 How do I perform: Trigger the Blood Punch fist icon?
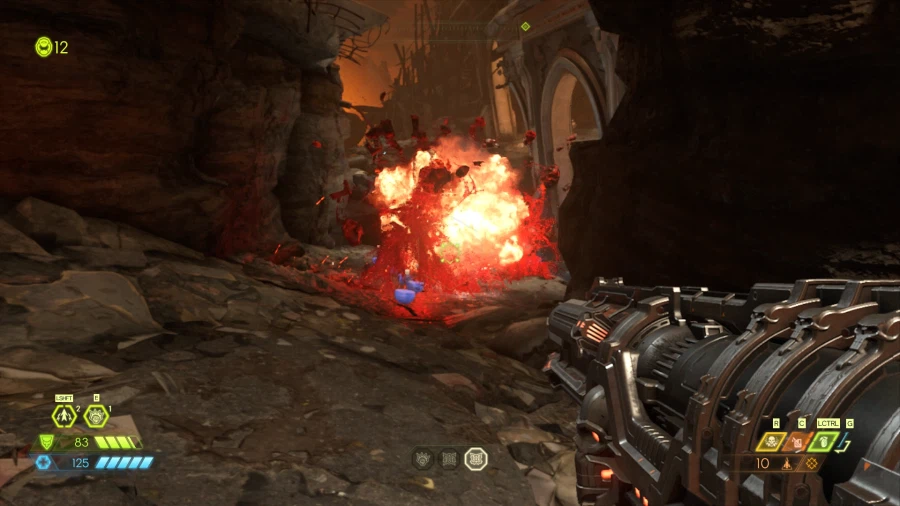[x=96, y=416]
